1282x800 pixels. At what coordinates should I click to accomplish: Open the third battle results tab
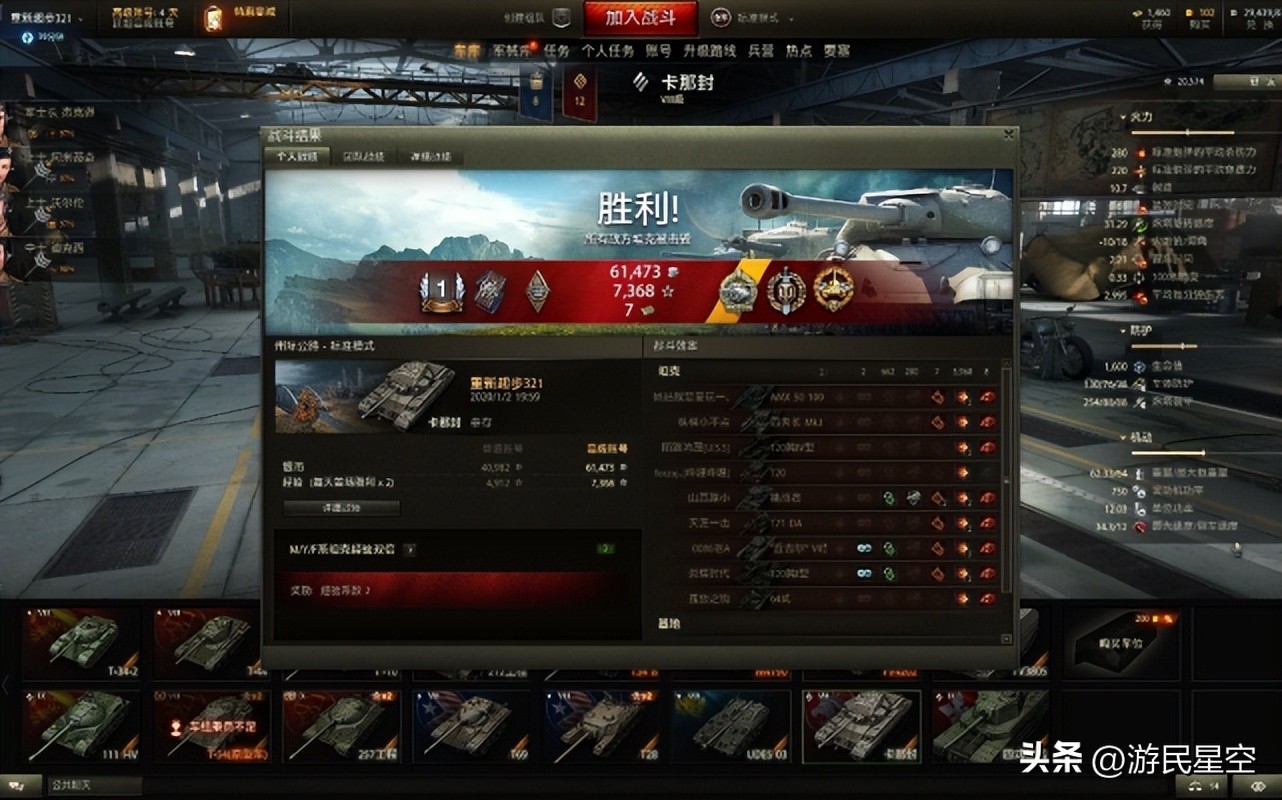[430, 157]
